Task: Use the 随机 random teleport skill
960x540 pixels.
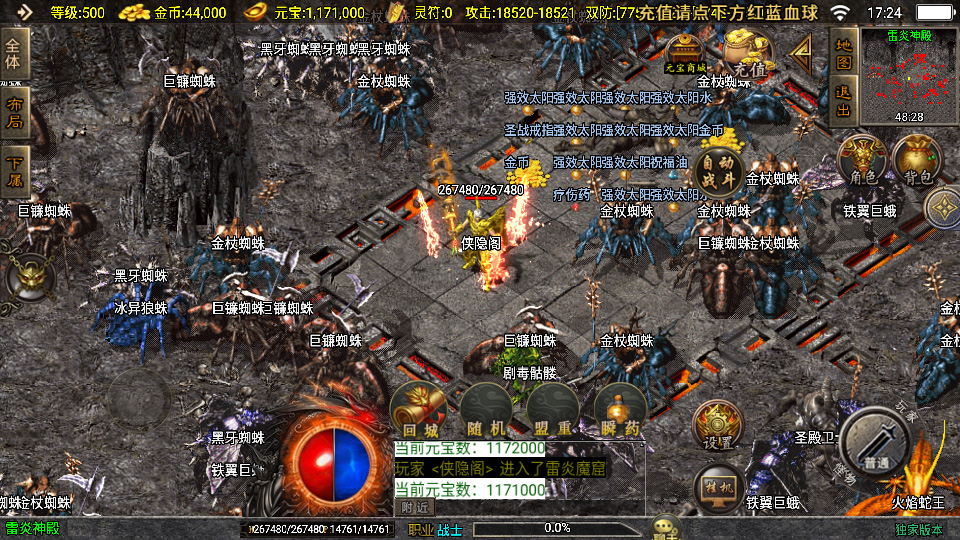Action: [485, 411]
